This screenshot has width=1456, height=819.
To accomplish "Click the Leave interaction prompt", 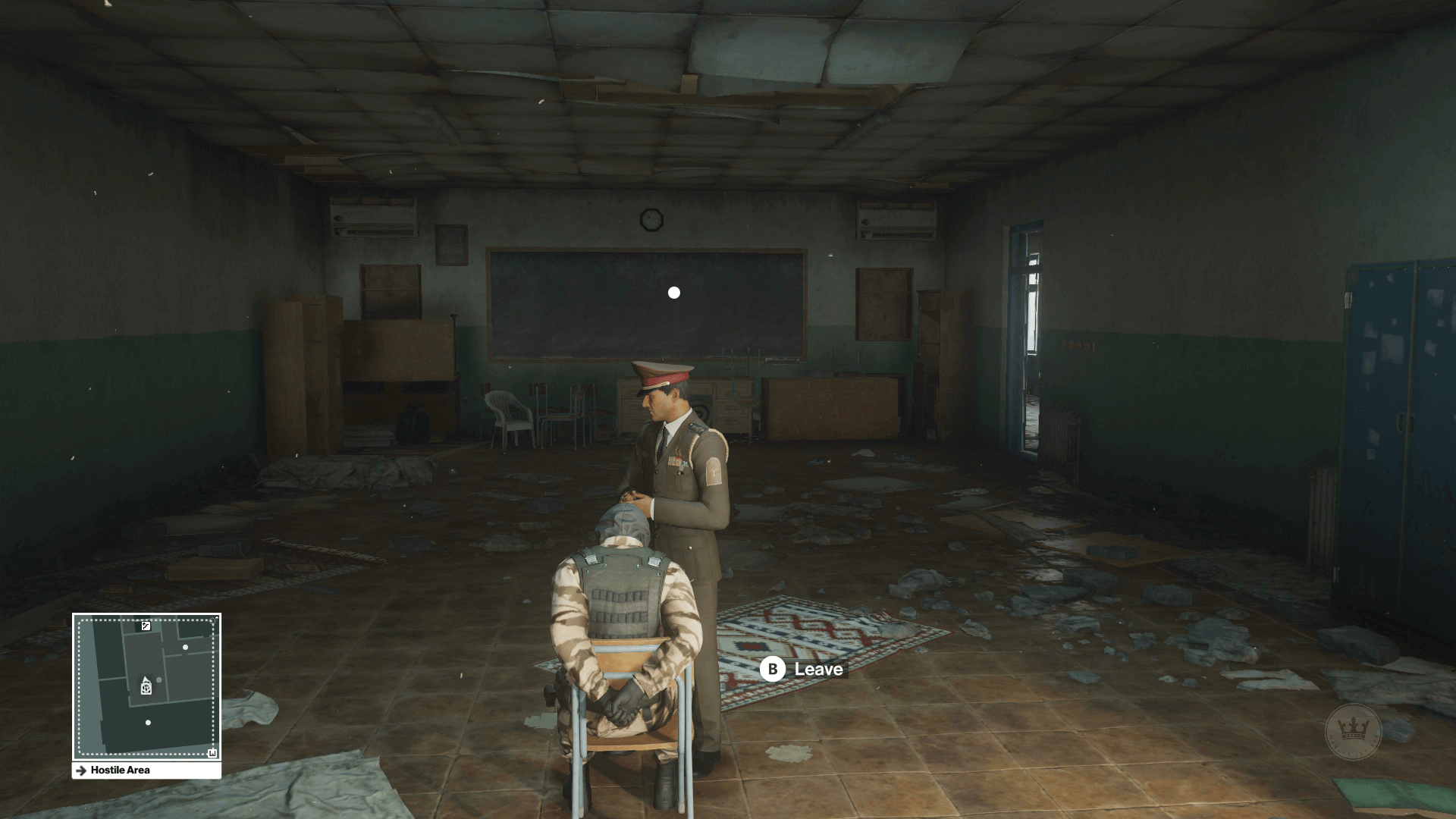I will click(817, 670).
